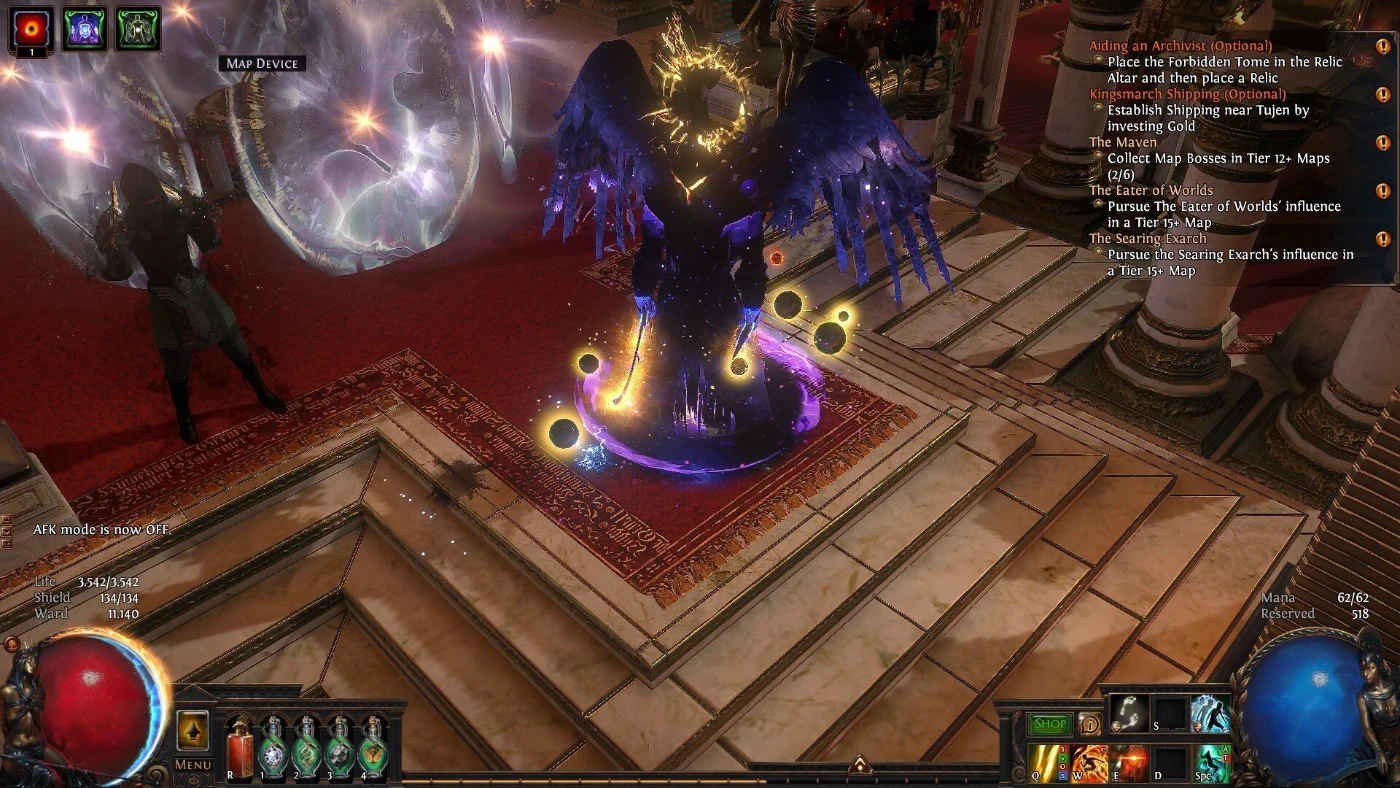Click the red eye buff icon

(x=31, y=27)
